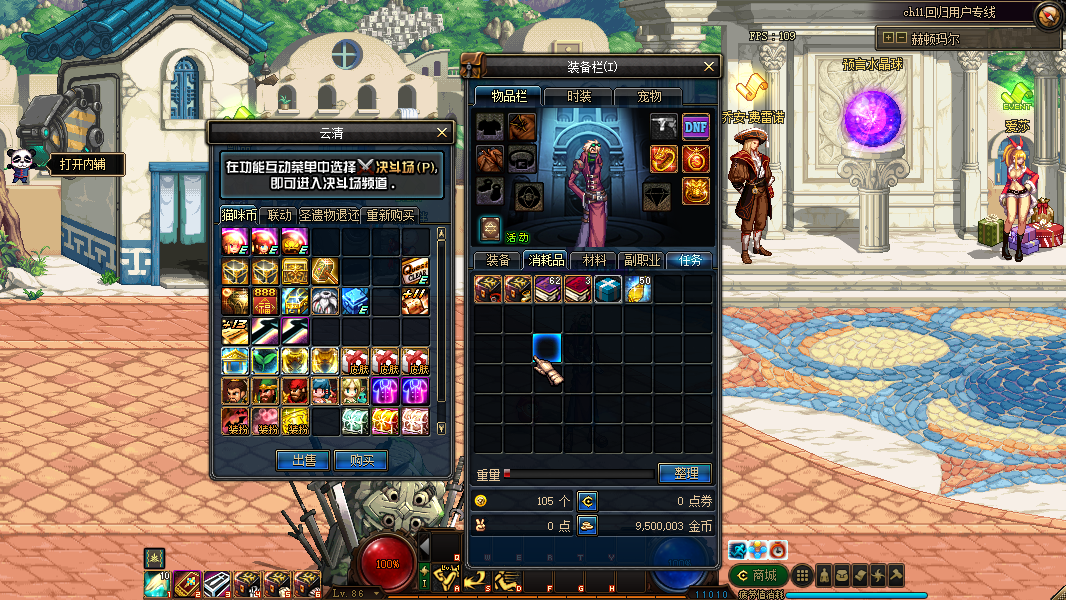Select the 任务 quest items tab
This screenshot has height=600, width=1066.
[x=690, y=260]
